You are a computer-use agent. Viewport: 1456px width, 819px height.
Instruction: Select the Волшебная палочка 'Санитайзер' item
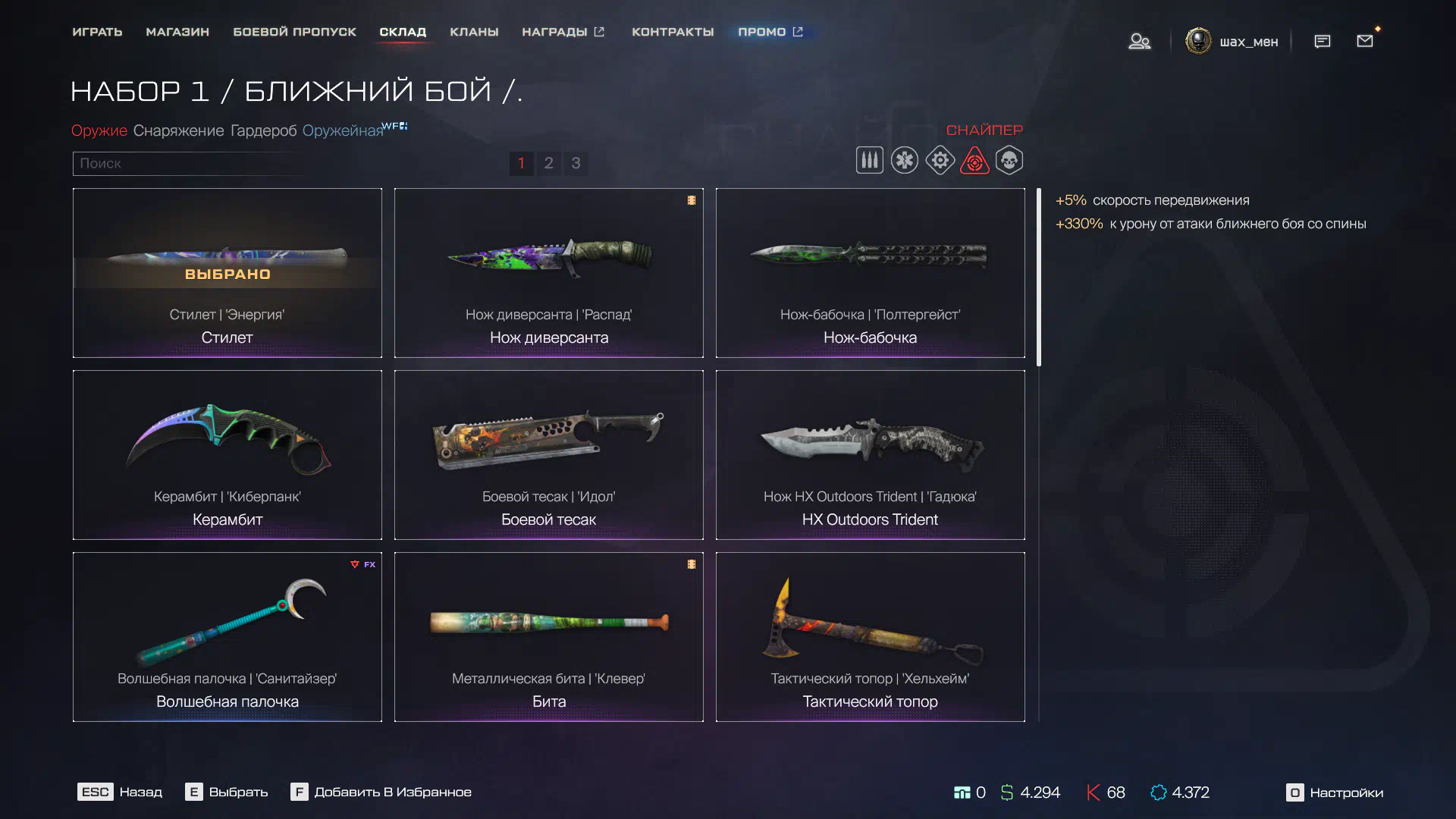(x=227, y=637)
